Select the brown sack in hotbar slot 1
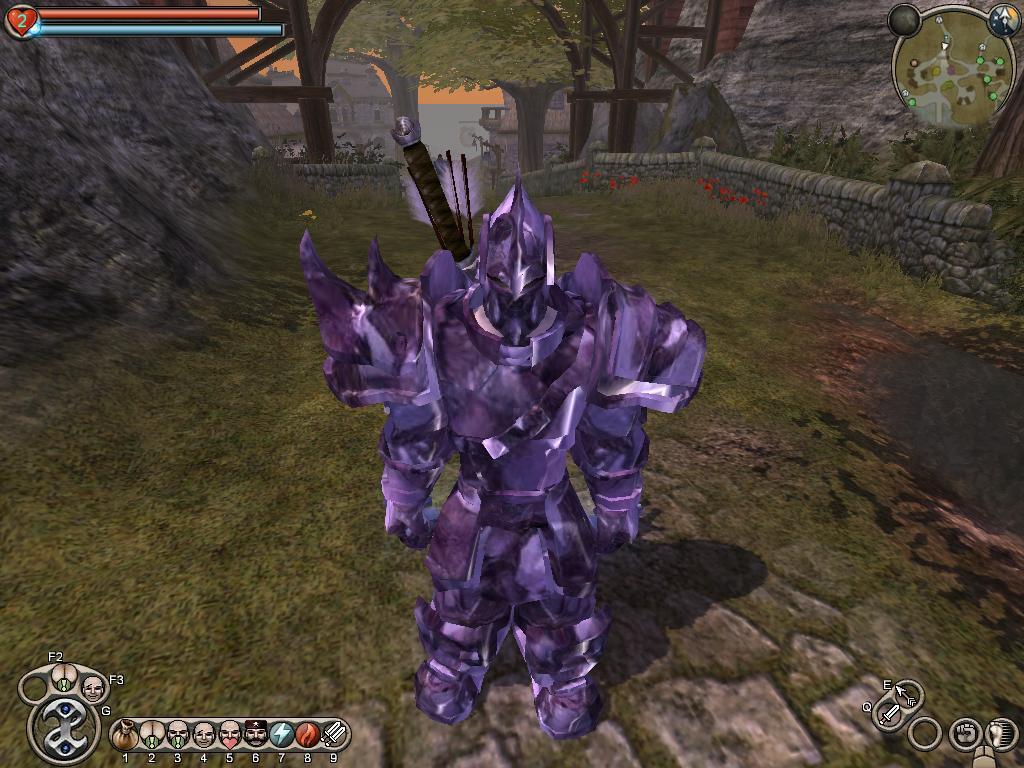Viewport: 1024px width, 768px height. pos(126,735)
